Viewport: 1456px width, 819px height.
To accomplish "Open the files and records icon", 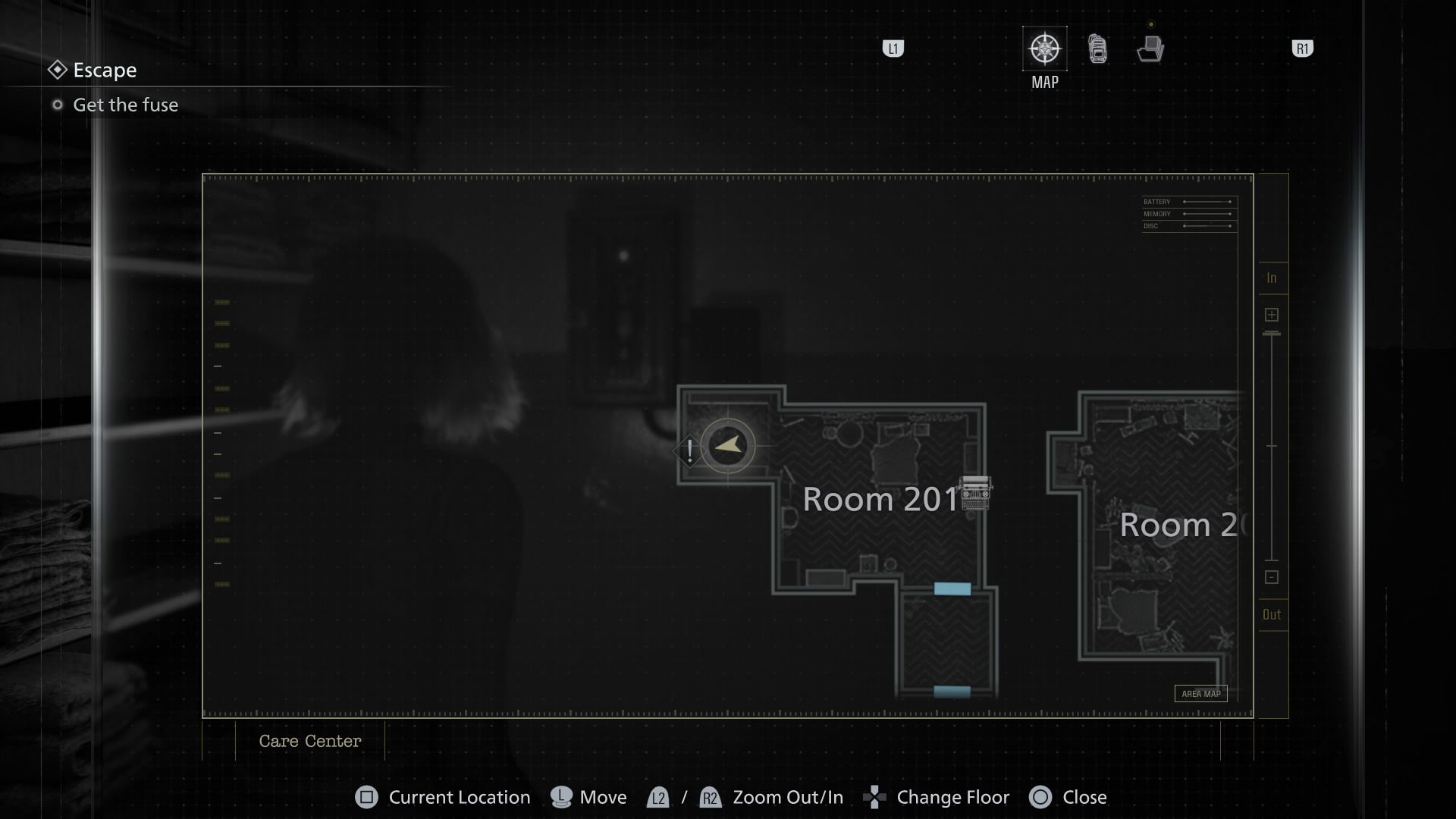I will (x=1150, y=48).
